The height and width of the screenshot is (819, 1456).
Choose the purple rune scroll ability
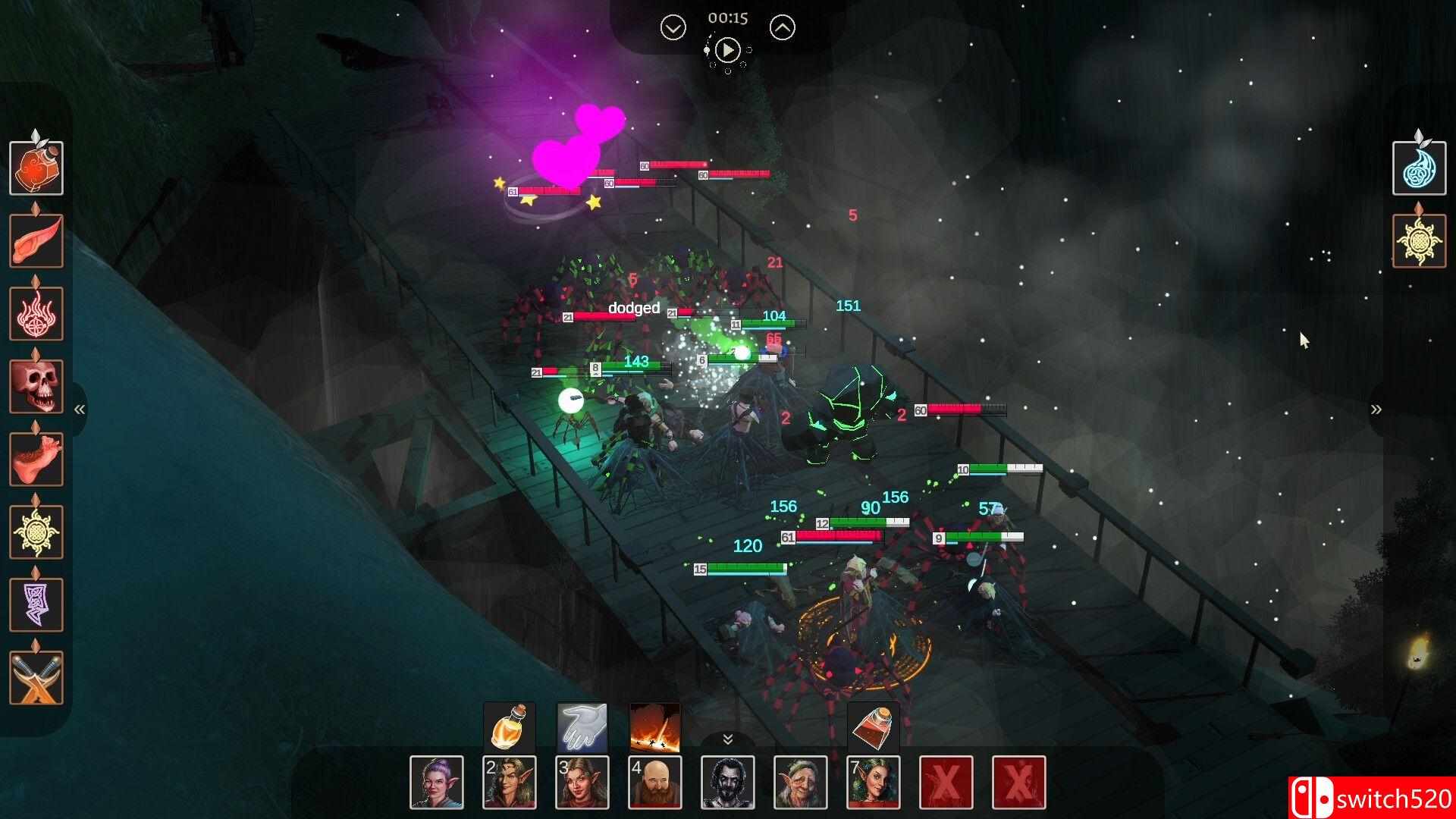[36, 604]
